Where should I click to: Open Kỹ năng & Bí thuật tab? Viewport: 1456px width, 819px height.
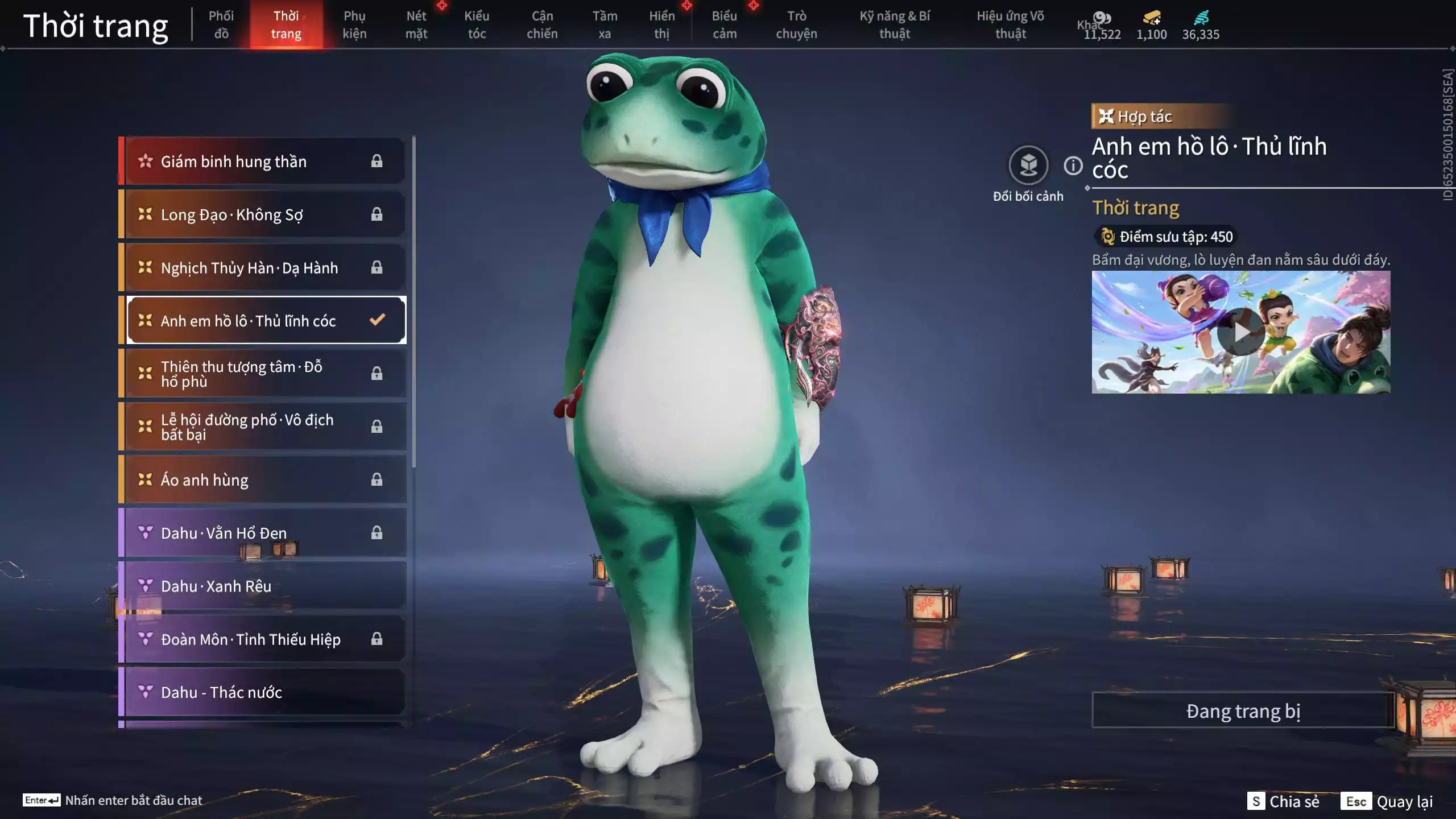pos(895,25)
